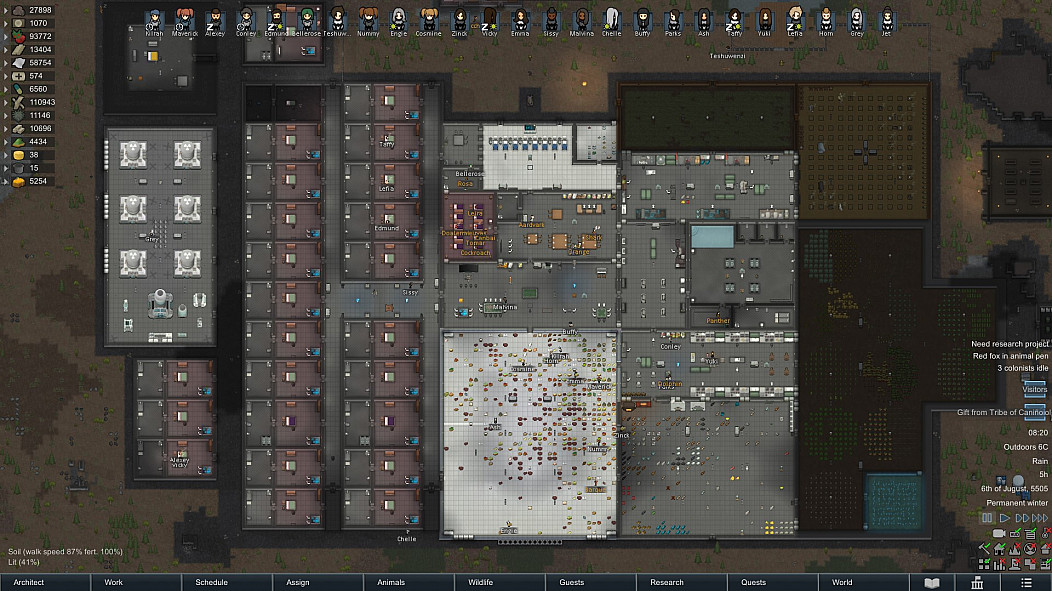This screenshot has height=591, width=1052.
Task: Open the Work priorities tab
Action: tap(114, 582)
